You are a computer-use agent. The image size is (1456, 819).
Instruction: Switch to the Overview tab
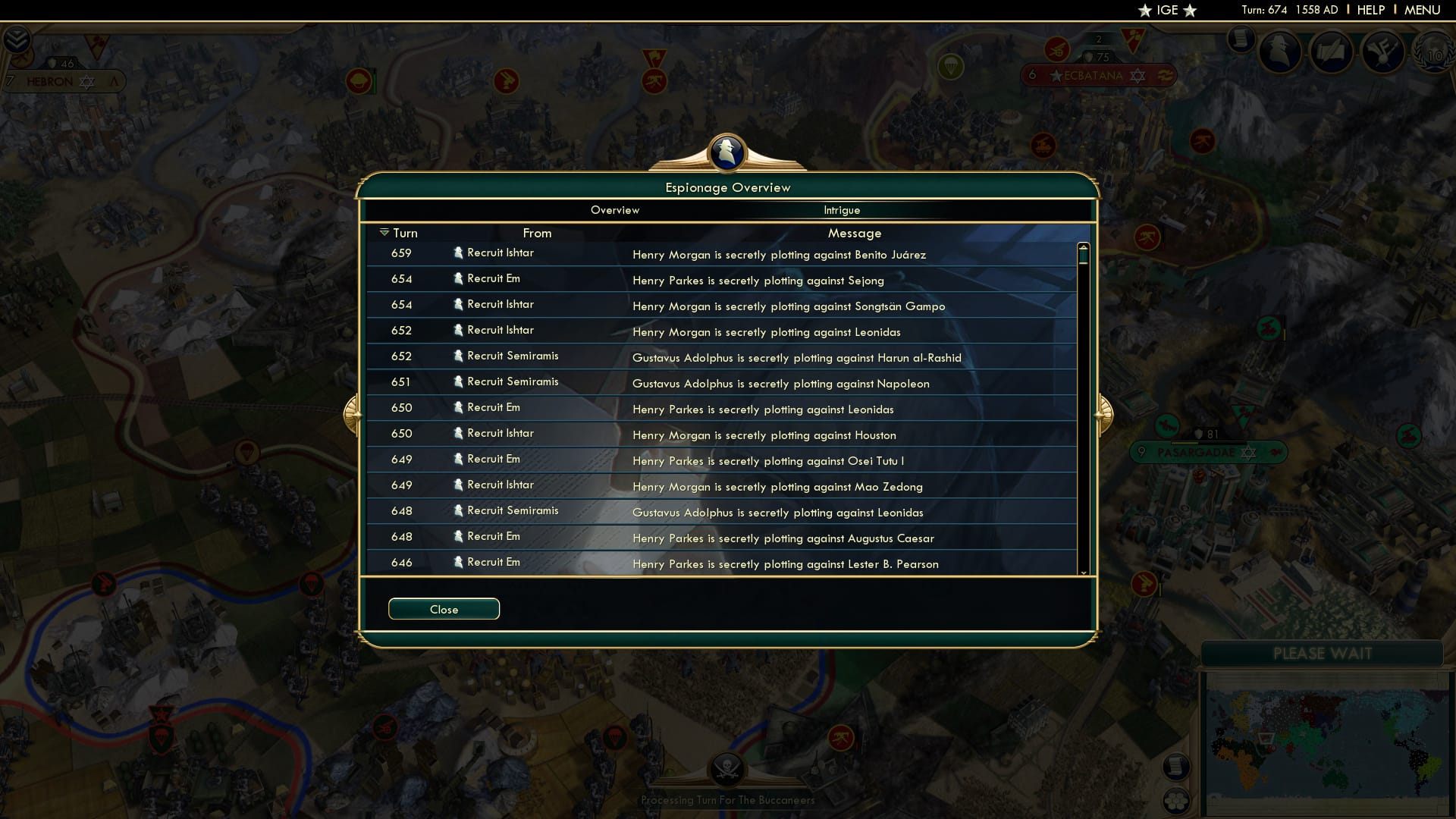[614, 210]
